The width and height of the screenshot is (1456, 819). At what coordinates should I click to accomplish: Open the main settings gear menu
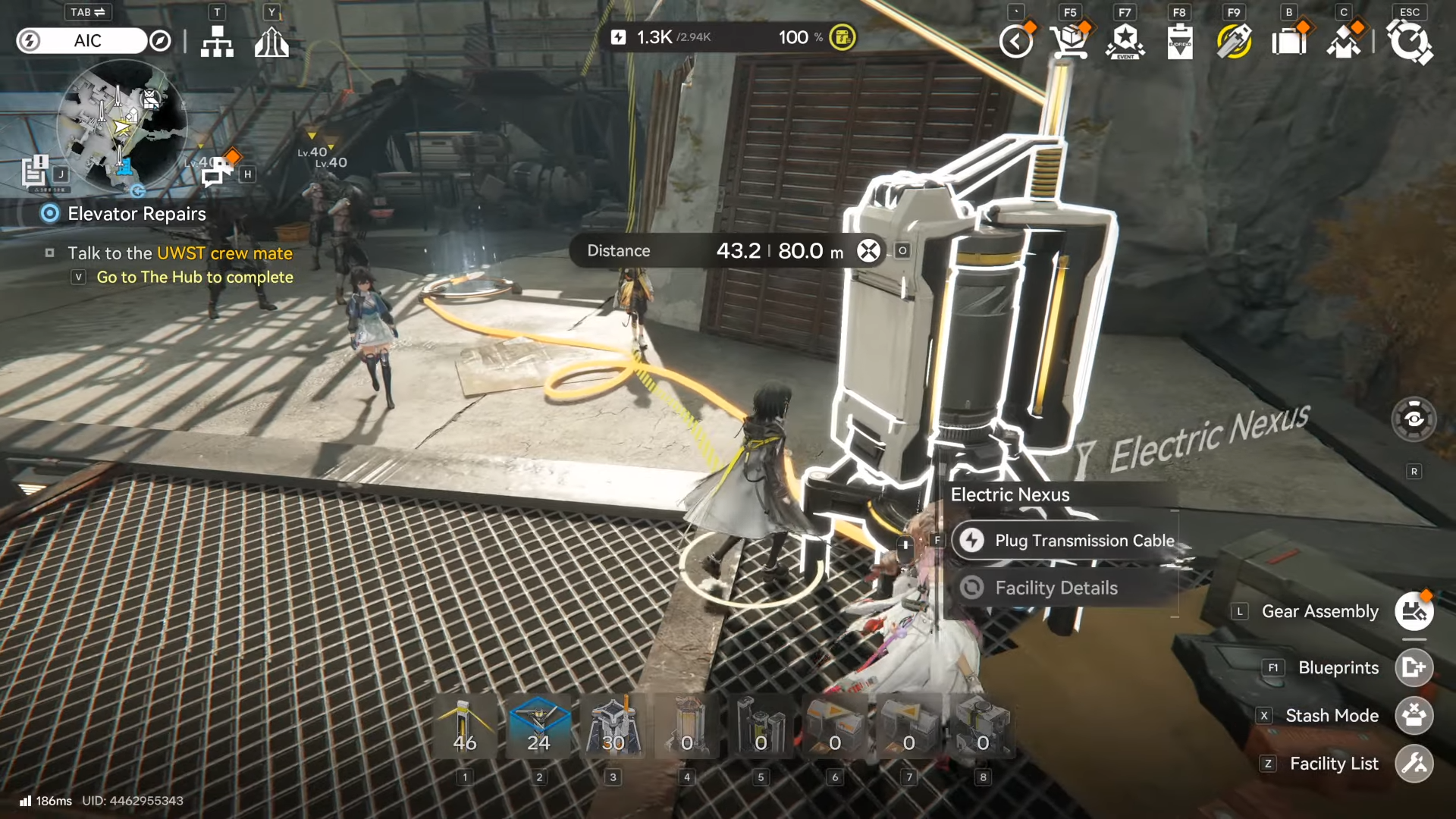(x=1409, y=41)
